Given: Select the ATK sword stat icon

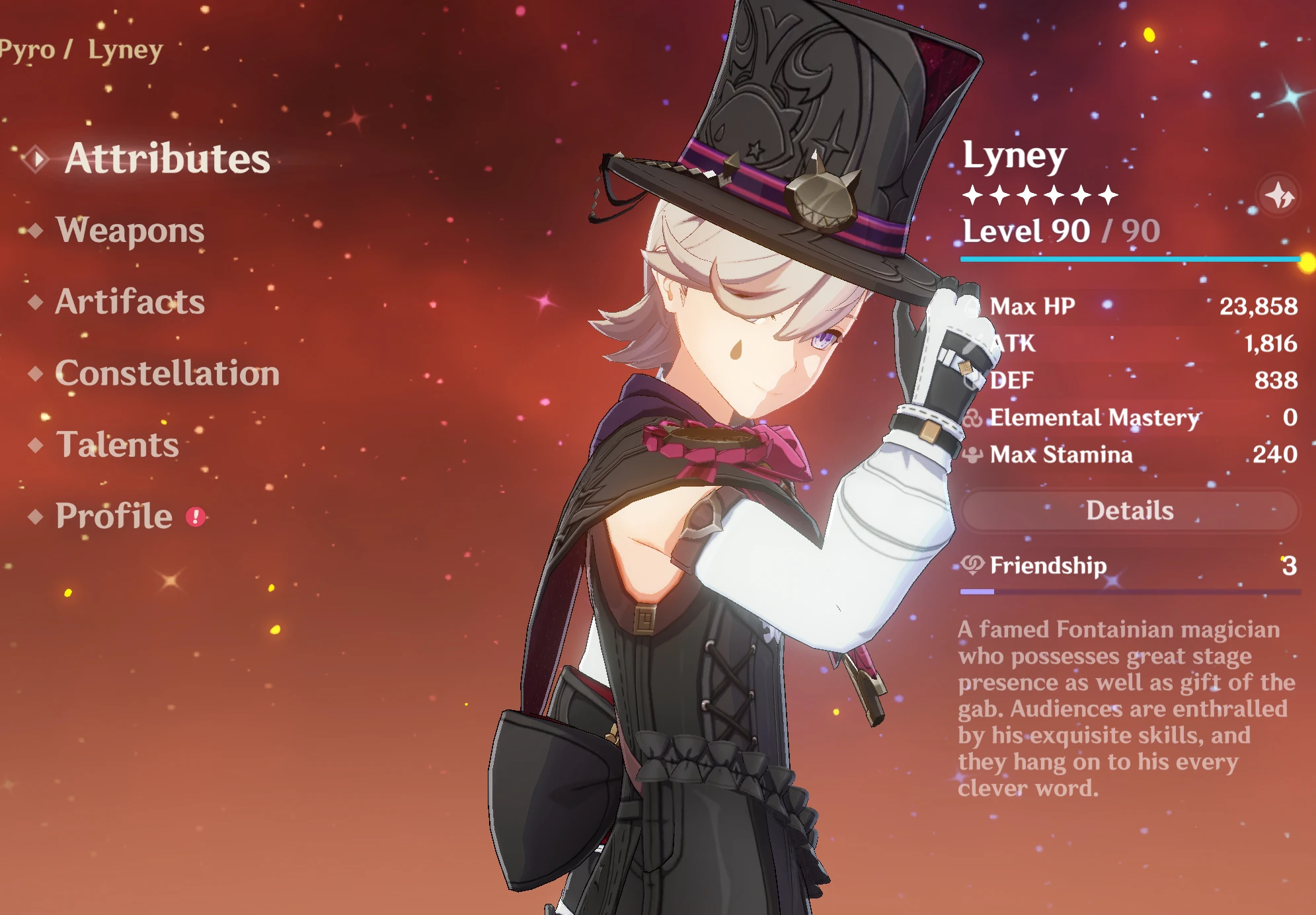Looking at the screenshot, I should click(x=970, y=343).
